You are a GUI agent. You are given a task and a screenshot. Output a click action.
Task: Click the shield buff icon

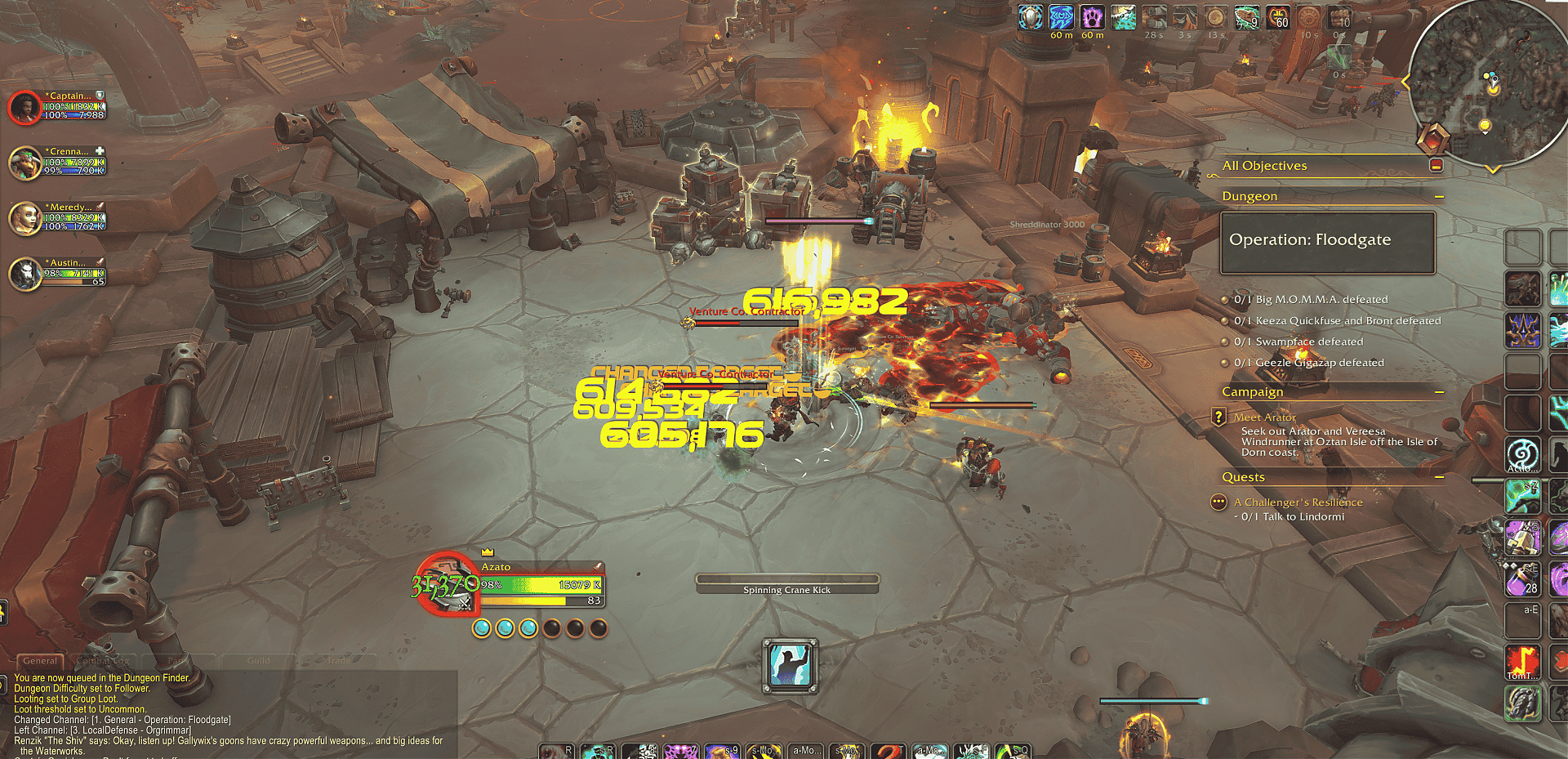click(1031, 17)
